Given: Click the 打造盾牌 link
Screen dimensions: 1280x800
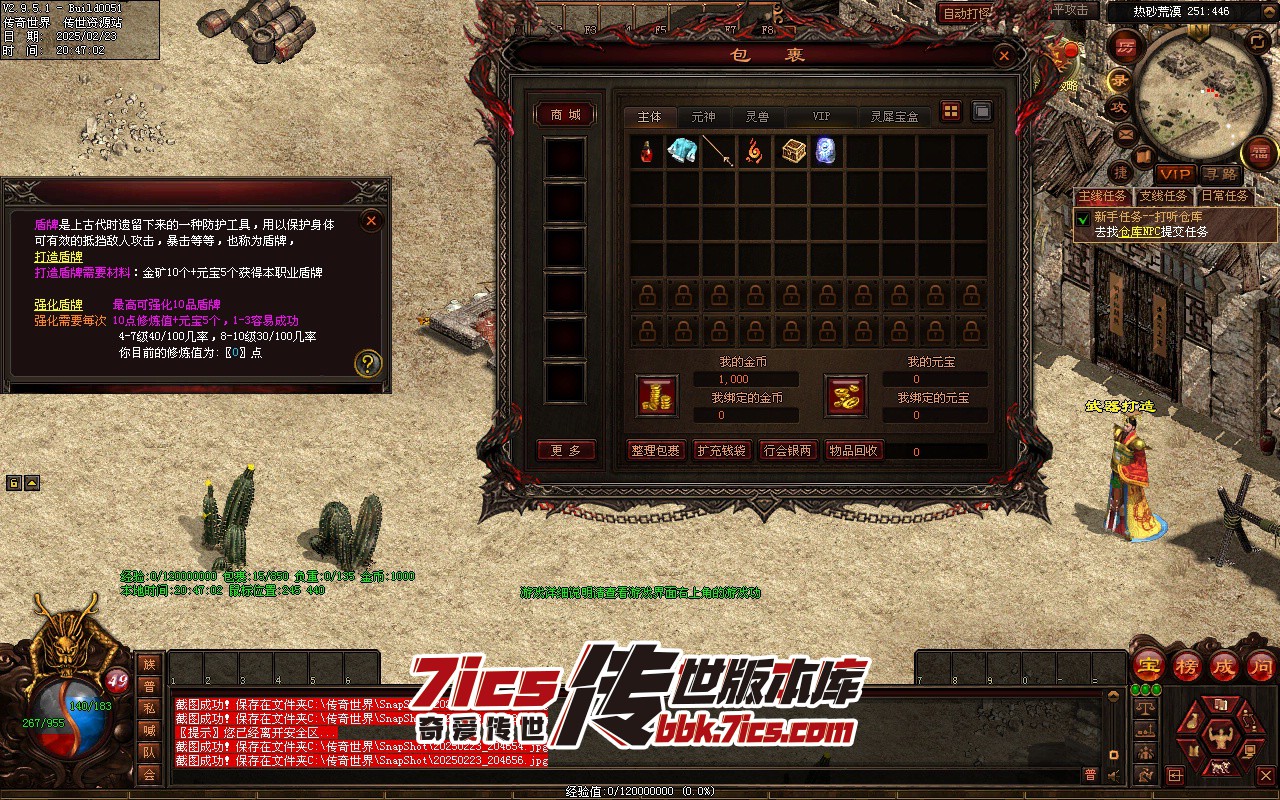Looking at the screenshot, I should point(59,257).
